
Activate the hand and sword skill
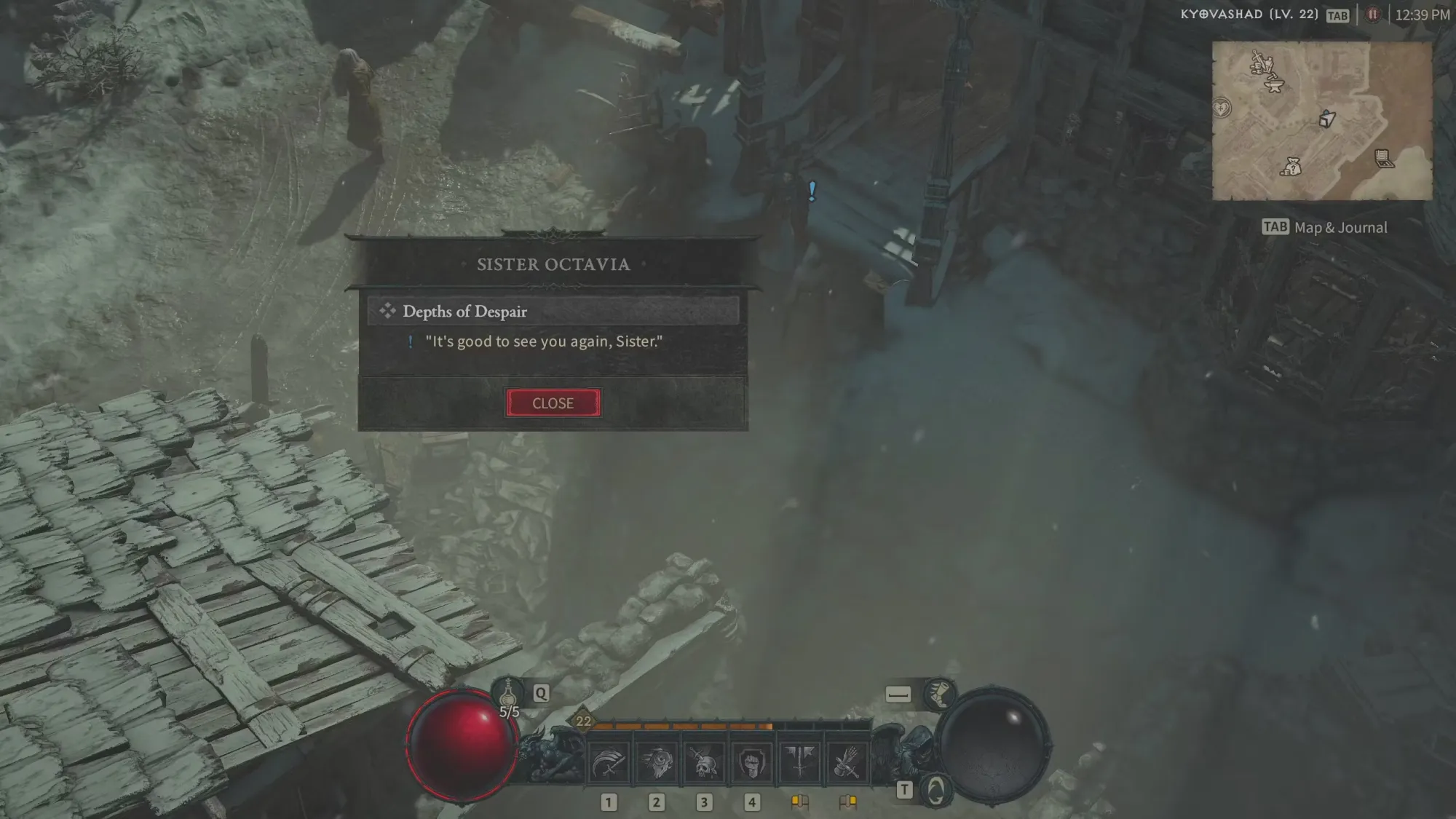click(x=847, y=763)
